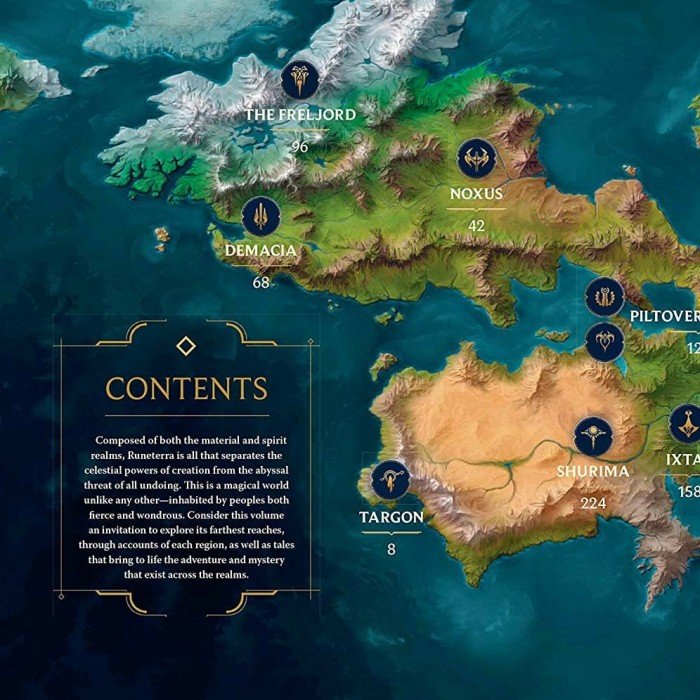The width and height of the screenshot is (700, 700).
Task: Choose the Demacia region emblem
Action: pos(261,216)
